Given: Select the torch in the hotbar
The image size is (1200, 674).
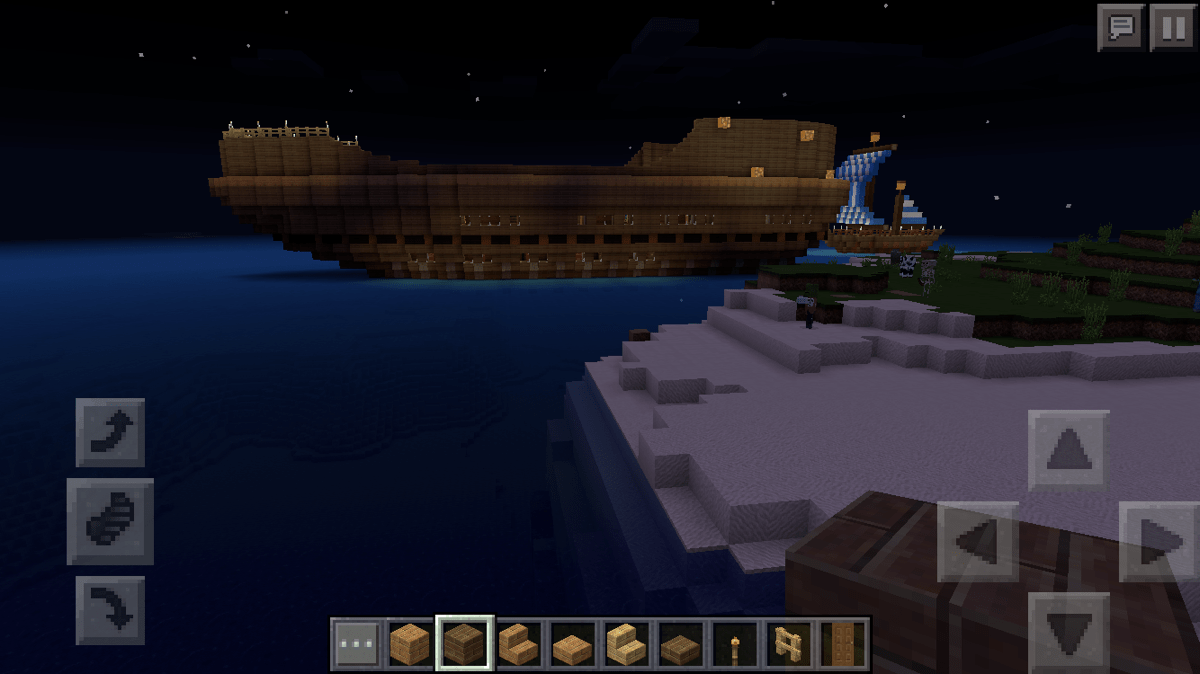Looking at the screenshot, I should pyautogui.click(x=735, y=644).
